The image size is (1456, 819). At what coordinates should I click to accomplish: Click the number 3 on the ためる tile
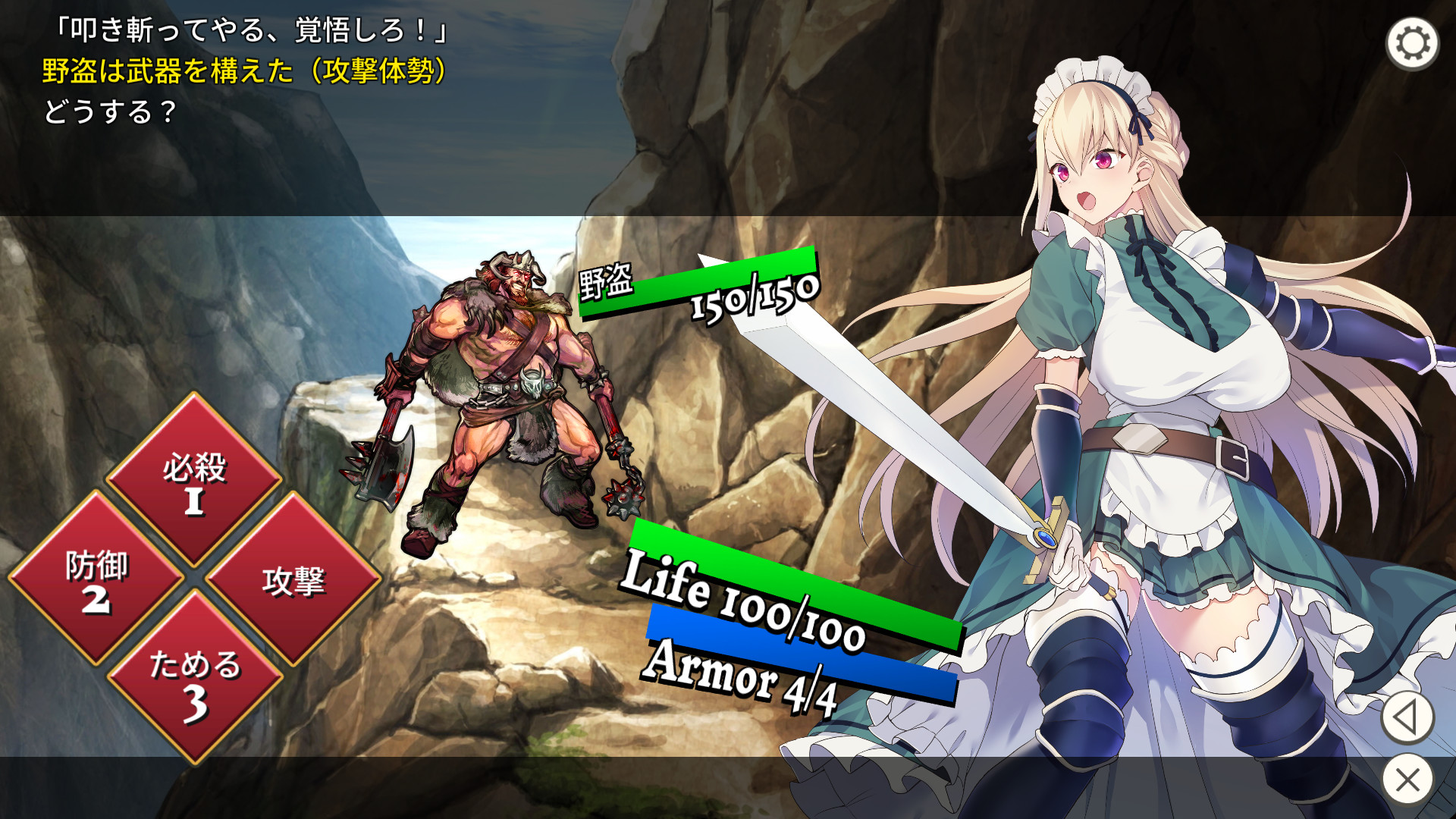pos(196,707)
